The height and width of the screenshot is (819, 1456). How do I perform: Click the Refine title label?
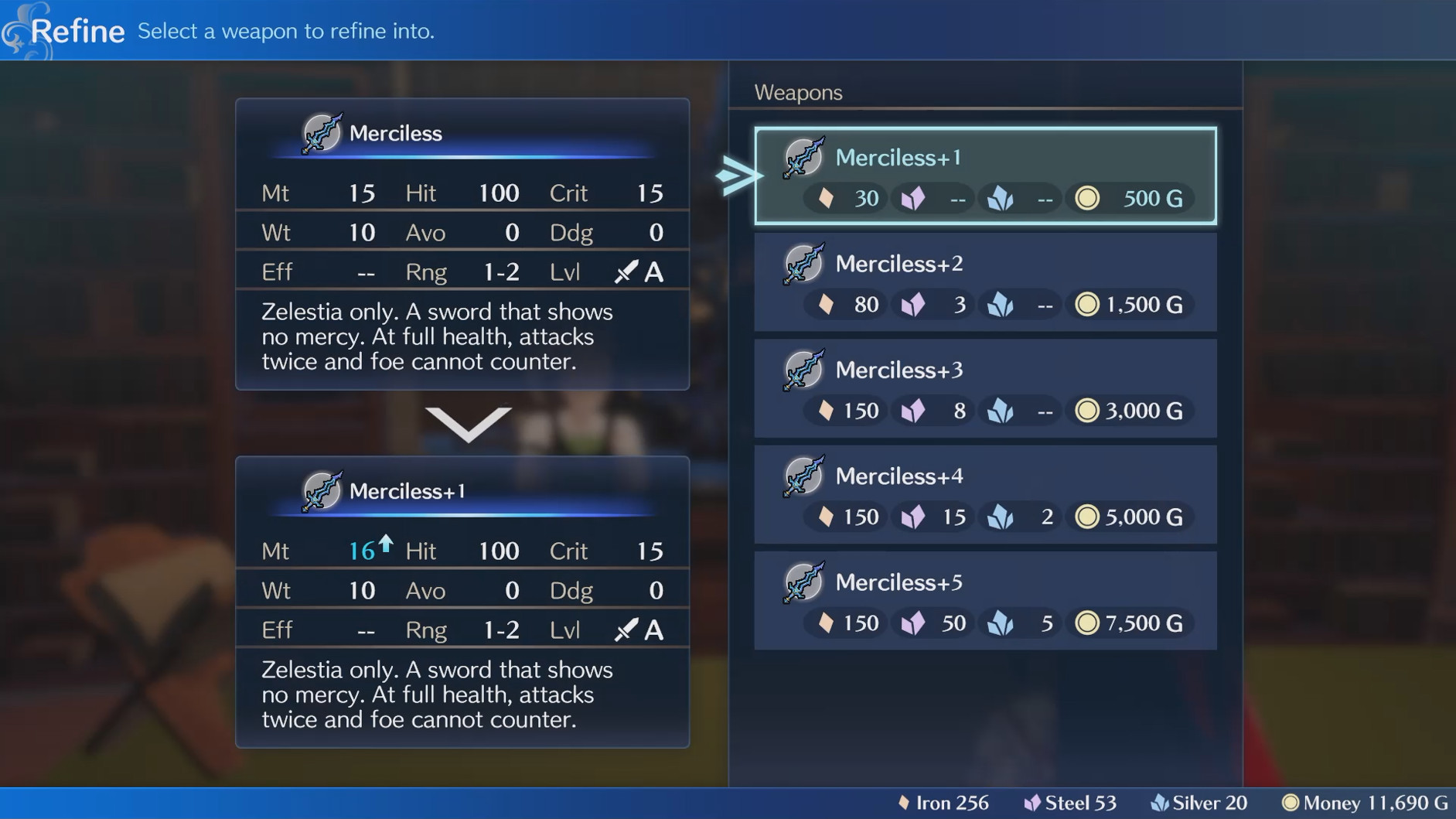point(77,31)
